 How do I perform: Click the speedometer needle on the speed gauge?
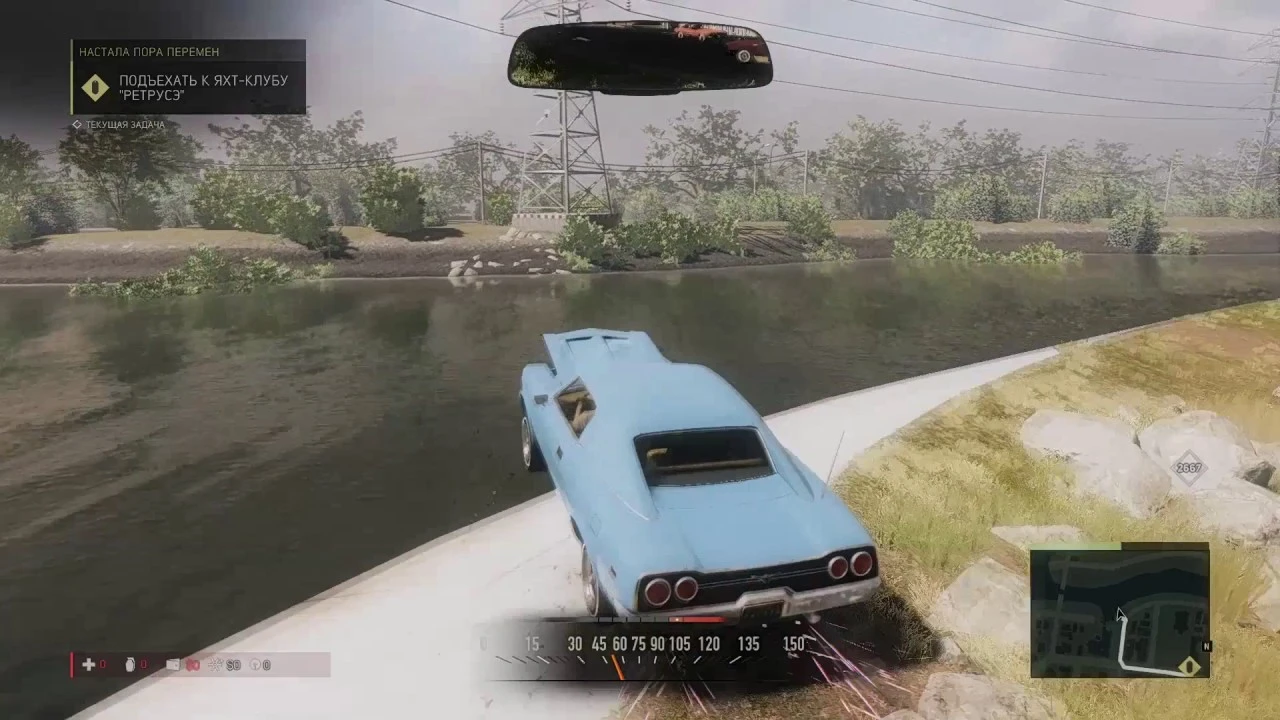tap(617, 662)
